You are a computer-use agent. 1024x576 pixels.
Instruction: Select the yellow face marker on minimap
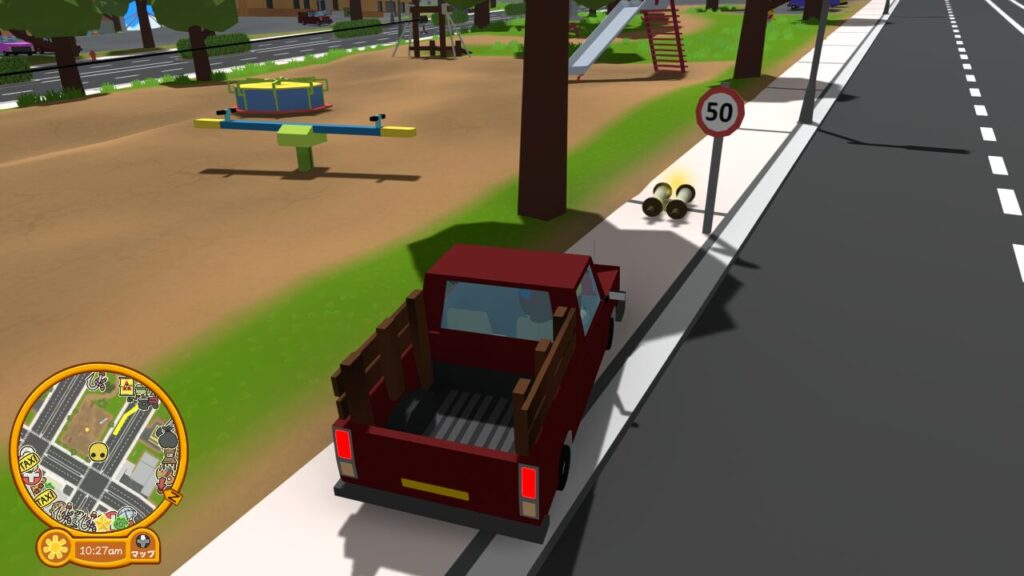(98, 453)
